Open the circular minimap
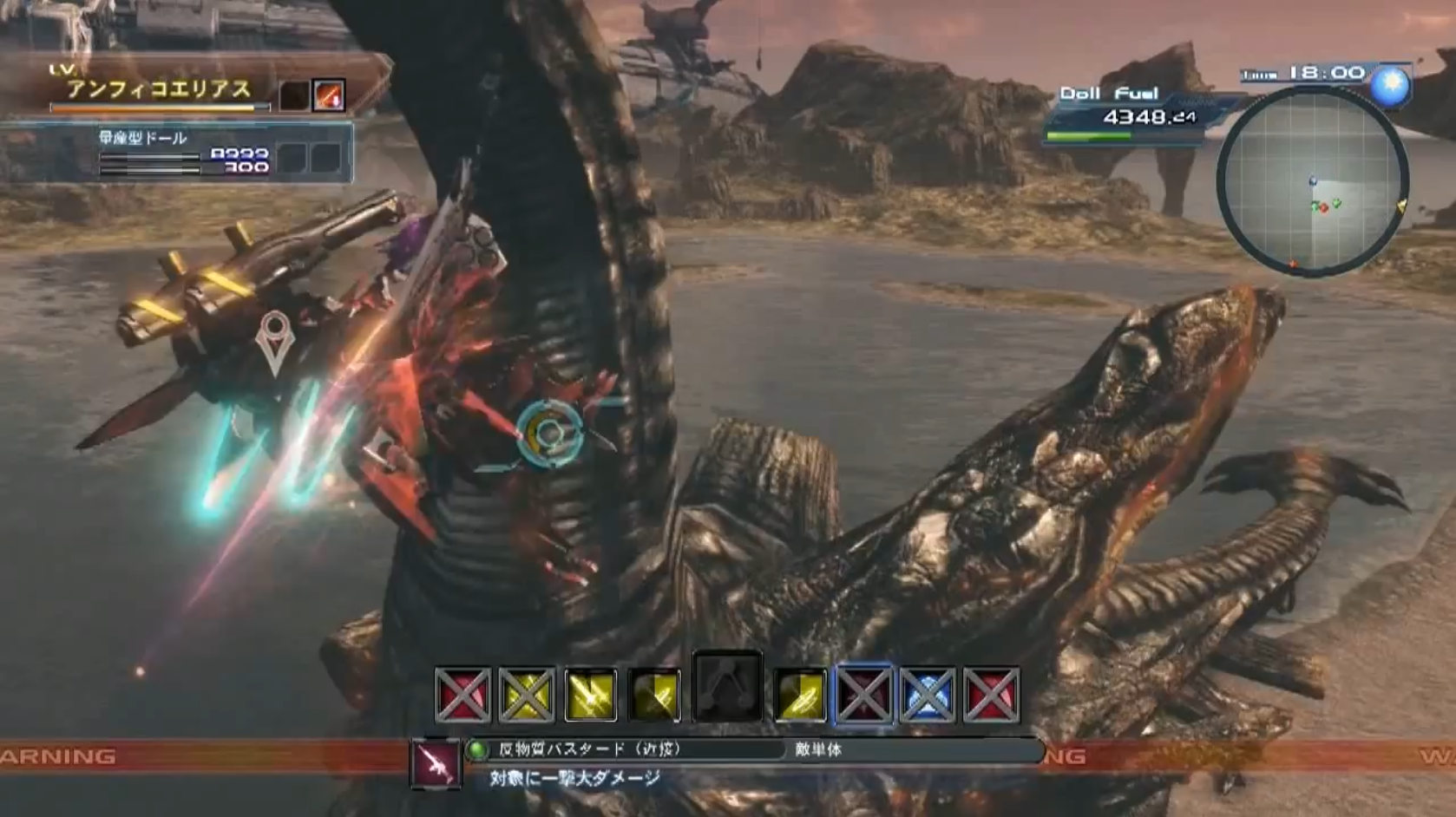This screenshot has width=1456, height=817. (x=1312, y=182)
